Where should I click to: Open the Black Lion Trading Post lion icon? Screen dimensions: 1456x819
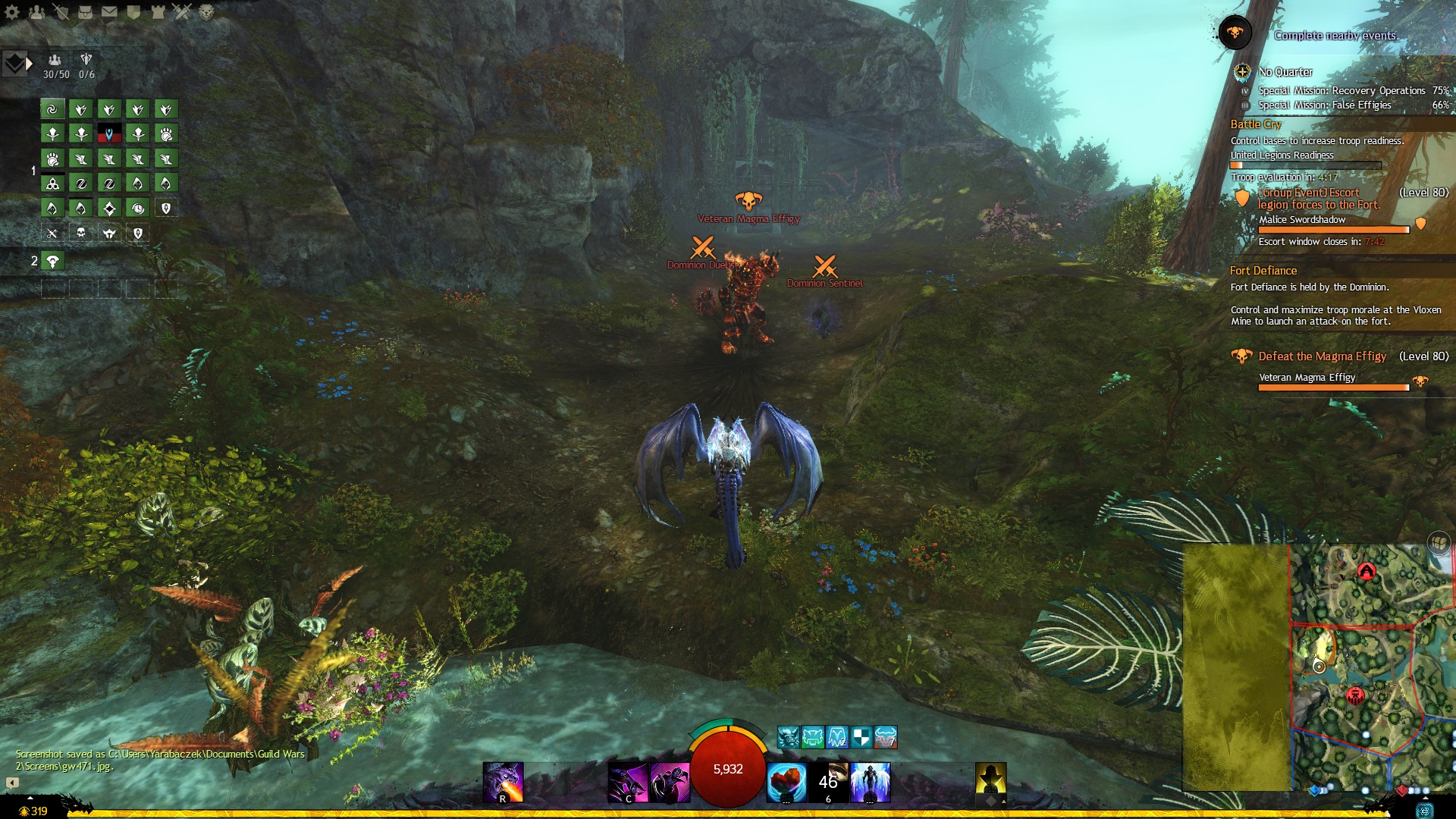pos(206,11)
